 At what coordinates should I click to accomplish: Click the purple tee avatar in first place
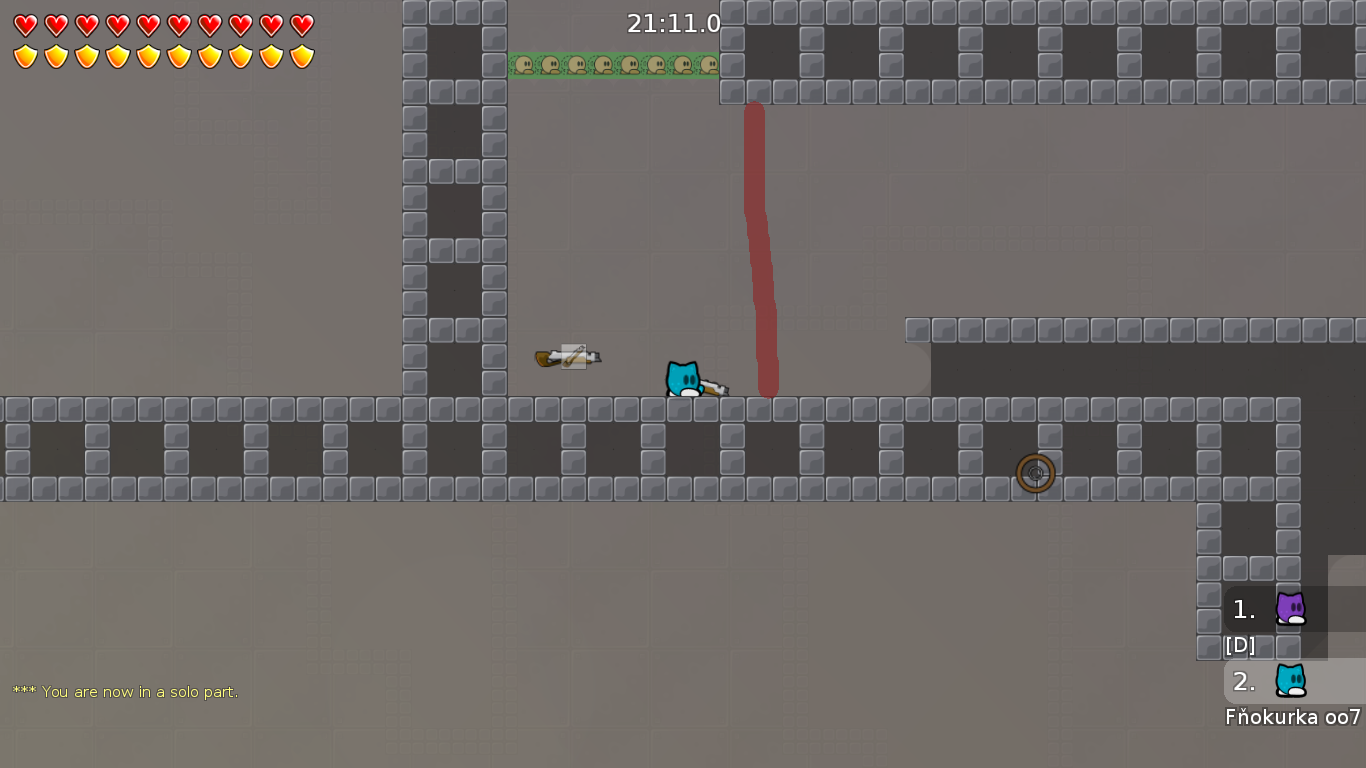tap(1293, 609)
